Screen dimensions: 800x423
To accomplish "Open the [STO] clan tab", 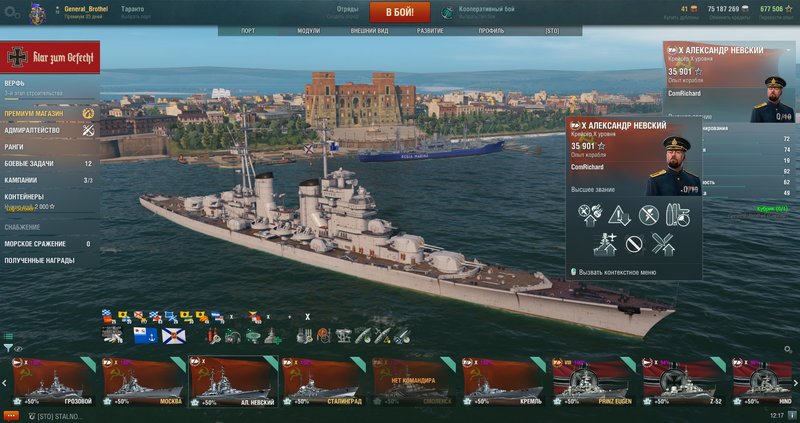I will (x=552, y=31).
